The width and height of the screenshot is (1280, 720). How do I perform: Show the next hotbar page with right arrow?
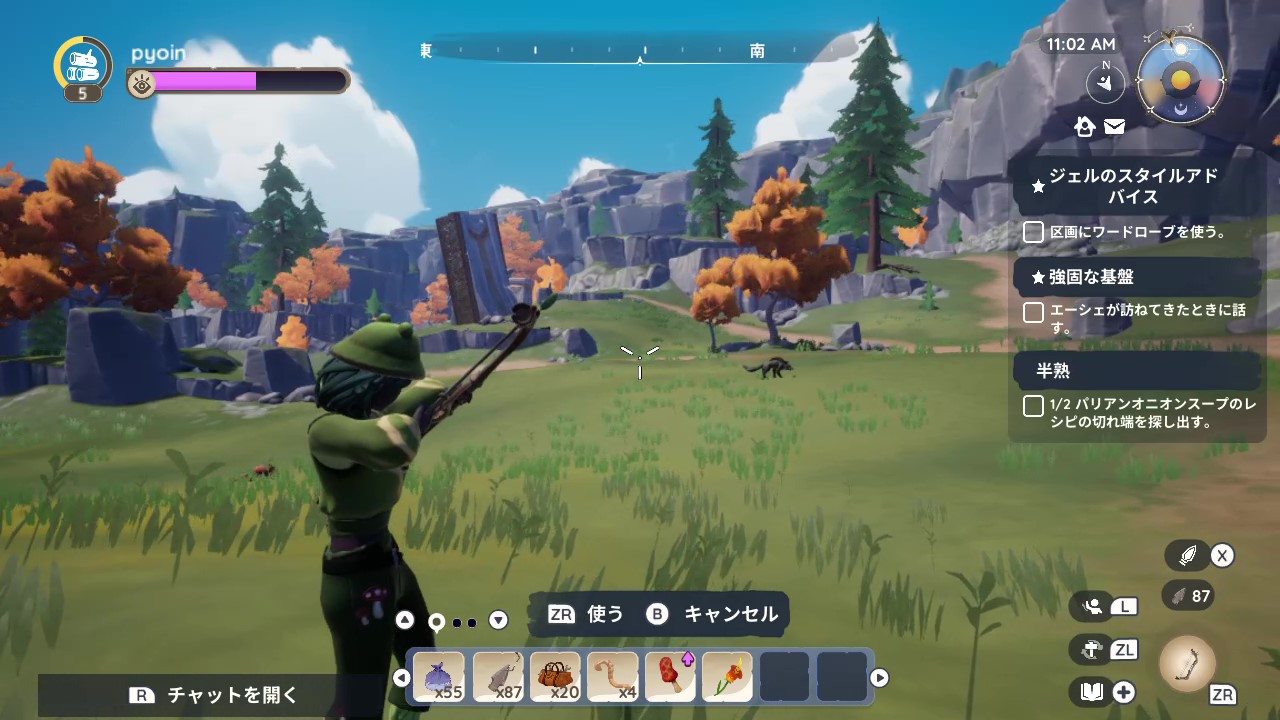point(879,678)
